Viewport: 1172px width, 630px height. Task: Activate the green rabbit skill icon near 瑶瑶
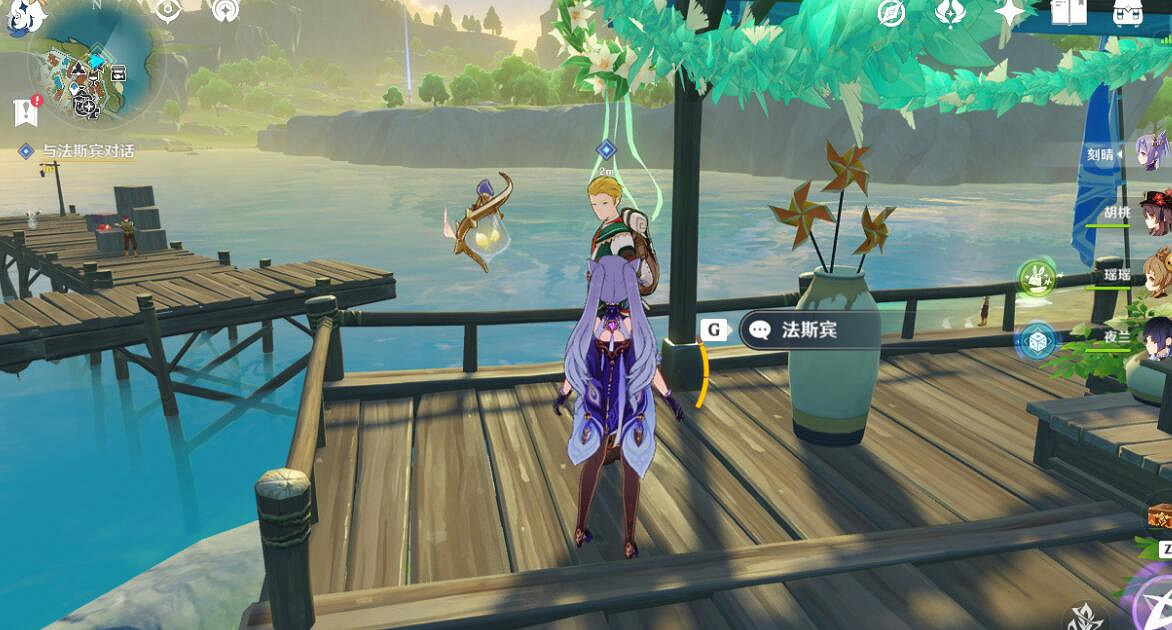coord(1037,278)
